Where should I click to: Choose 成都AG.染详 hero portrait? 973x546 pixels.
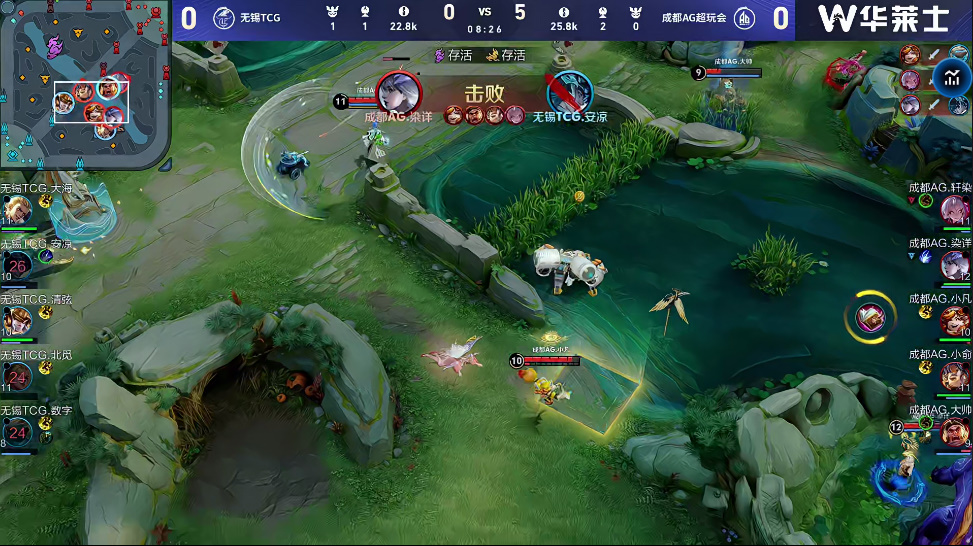coord(955,266)
